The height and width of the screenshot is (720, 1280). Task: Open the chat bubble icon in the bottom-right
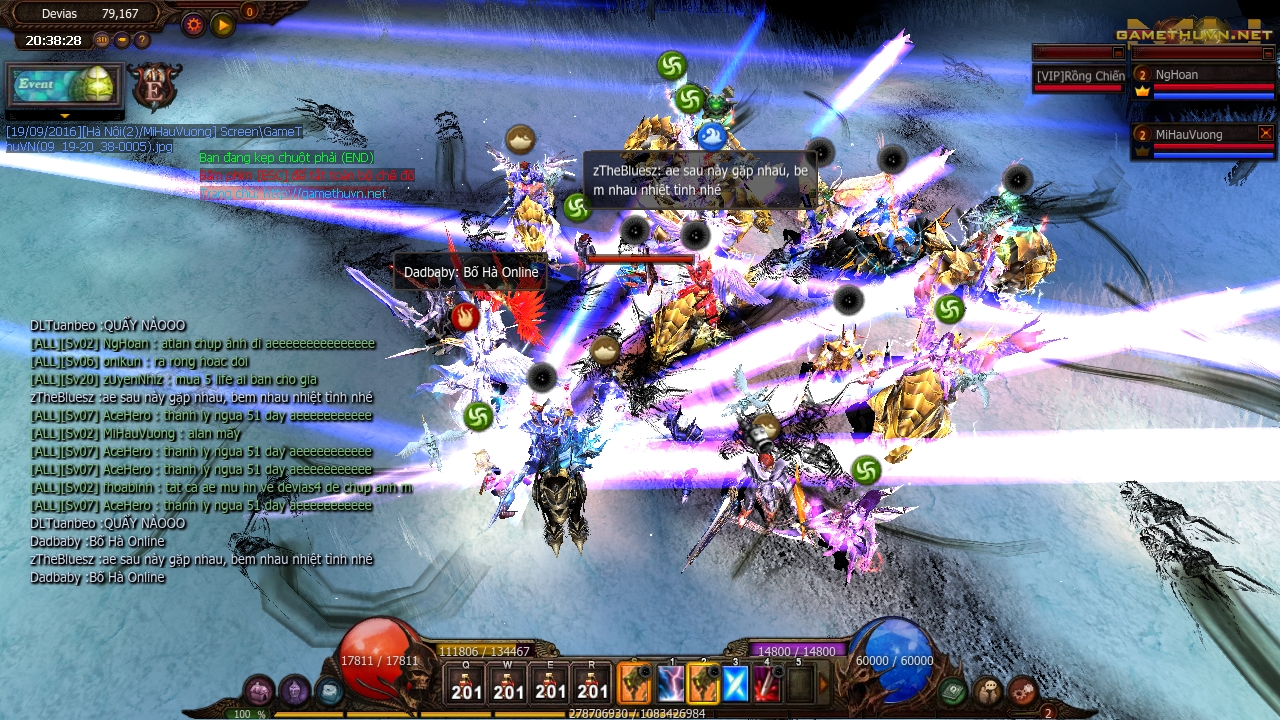pyautogui.click(x=987, y=691)
